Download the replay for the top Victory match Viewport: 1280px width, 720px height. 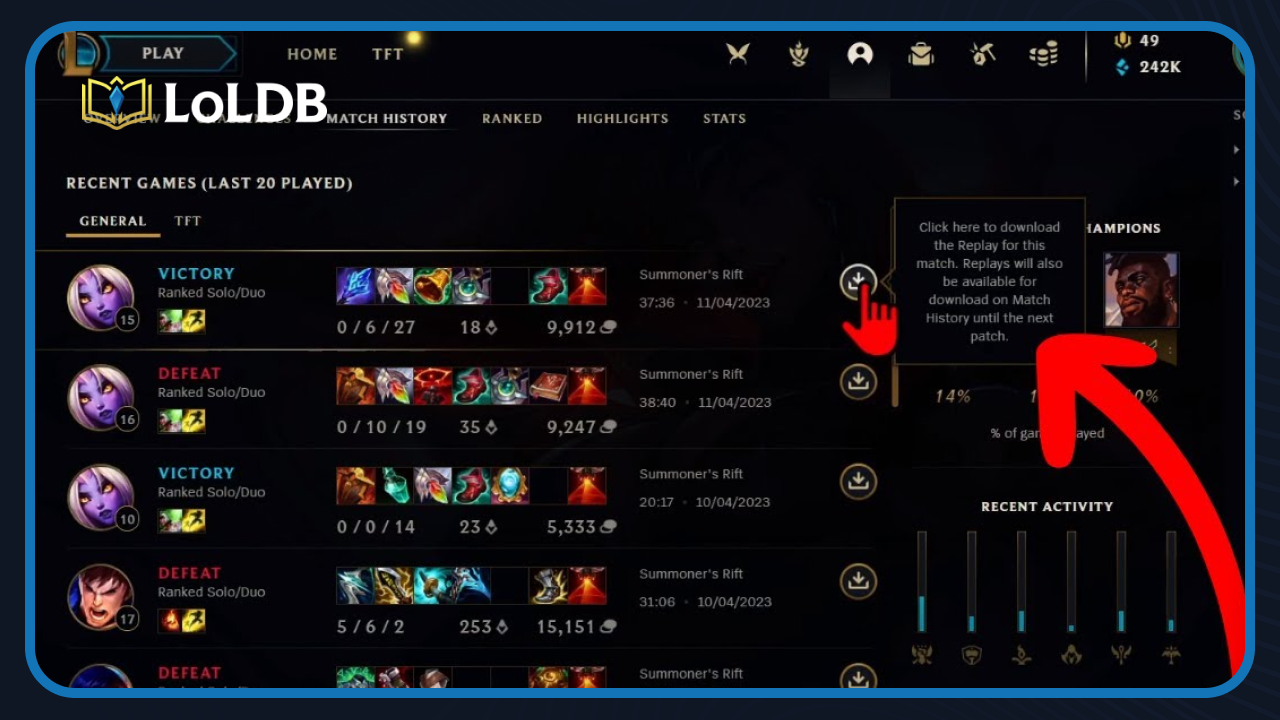[858, 282]
